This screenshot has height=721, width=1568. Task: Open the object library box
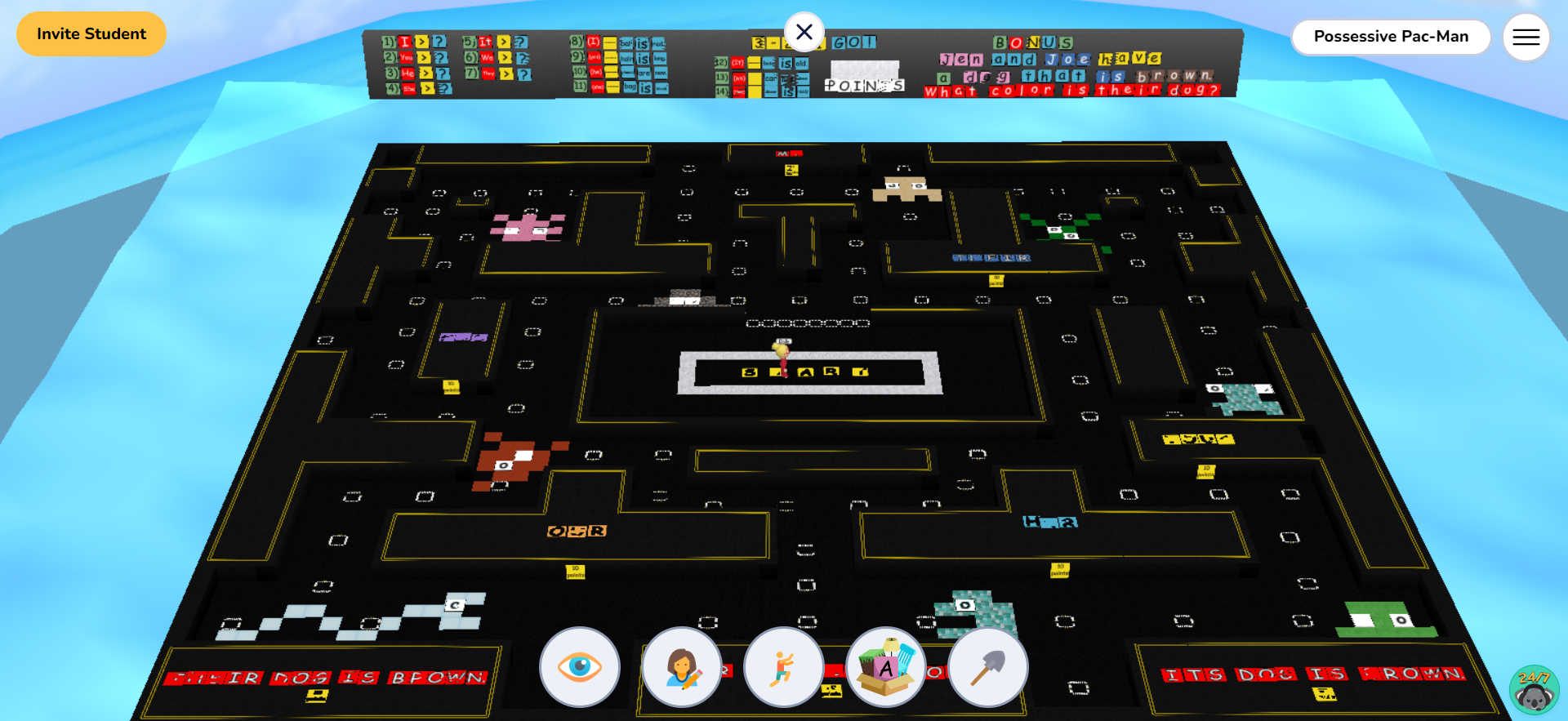point(885,667)
